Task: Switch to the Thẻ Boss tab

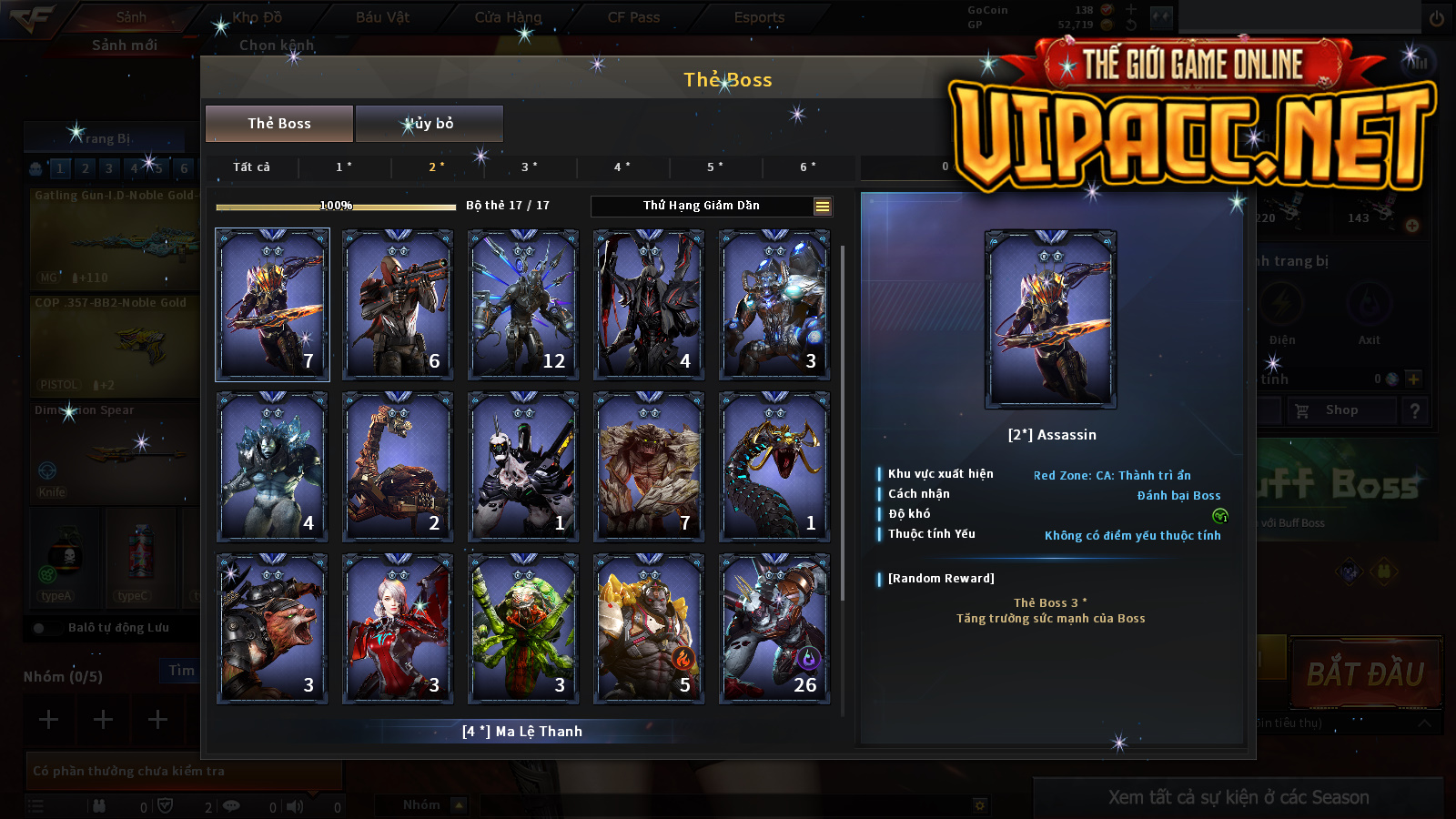Action: (279, 124)
